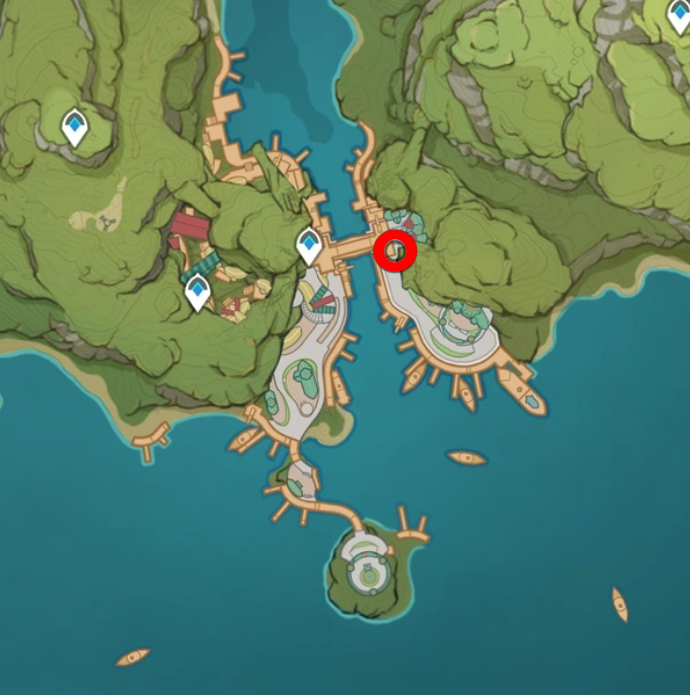This screenshot has width=690, height=695.
Task: Select the teleport waypoint beside the harbor bridge
Action: (309, 246)
